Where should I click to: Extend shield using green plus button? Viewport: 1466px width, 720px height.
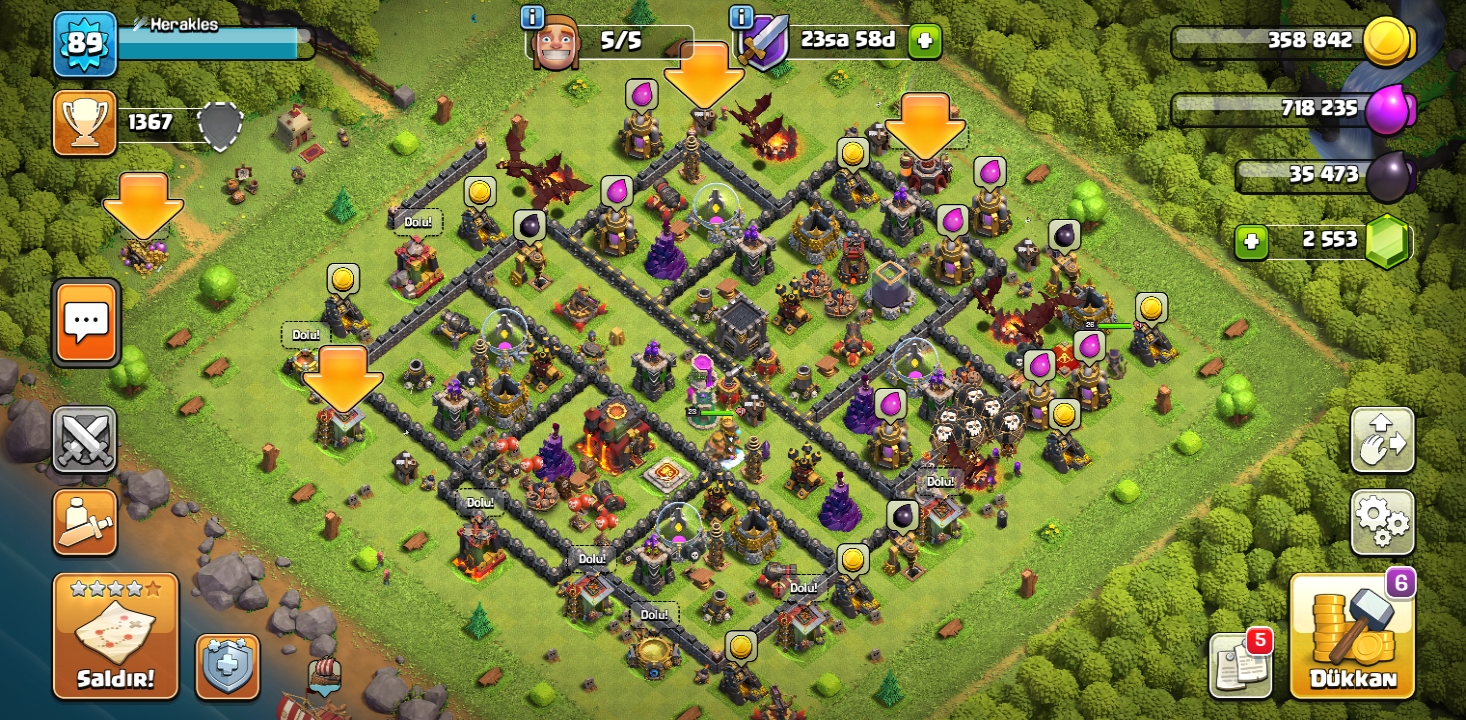(x=924, y=41)
